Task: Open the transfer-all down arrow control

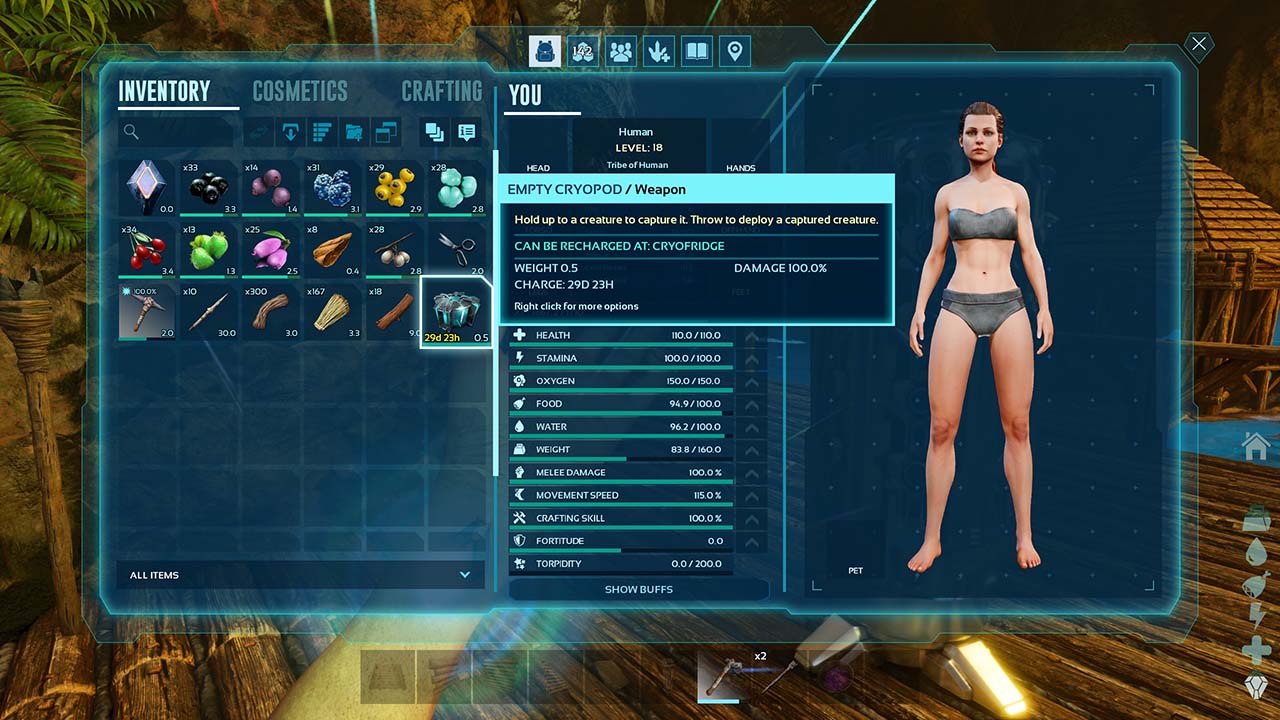Action: [290, 132]
